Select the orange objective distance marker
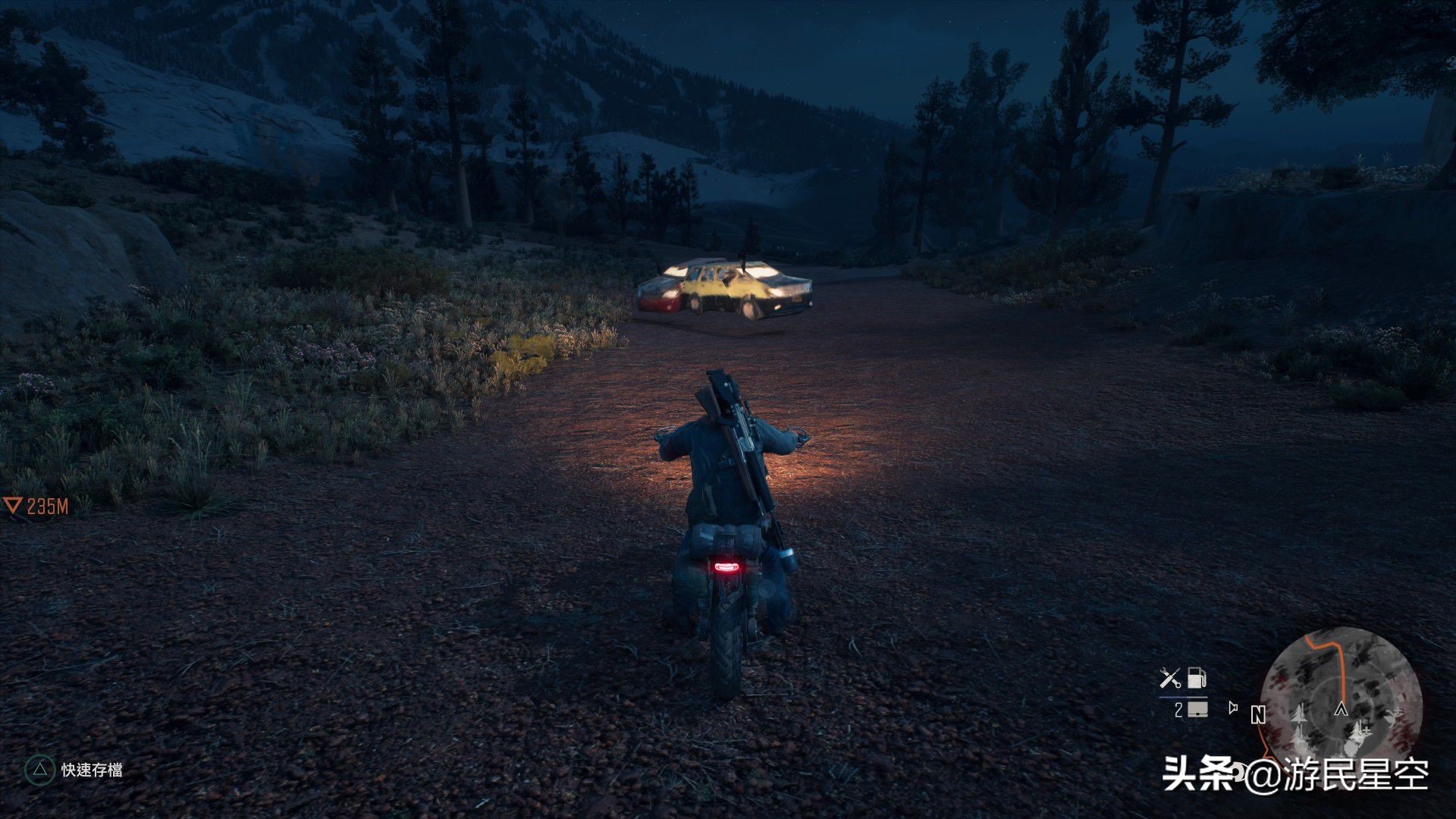The width and height of the screenshot is (1456, 819). click(13, 506)
